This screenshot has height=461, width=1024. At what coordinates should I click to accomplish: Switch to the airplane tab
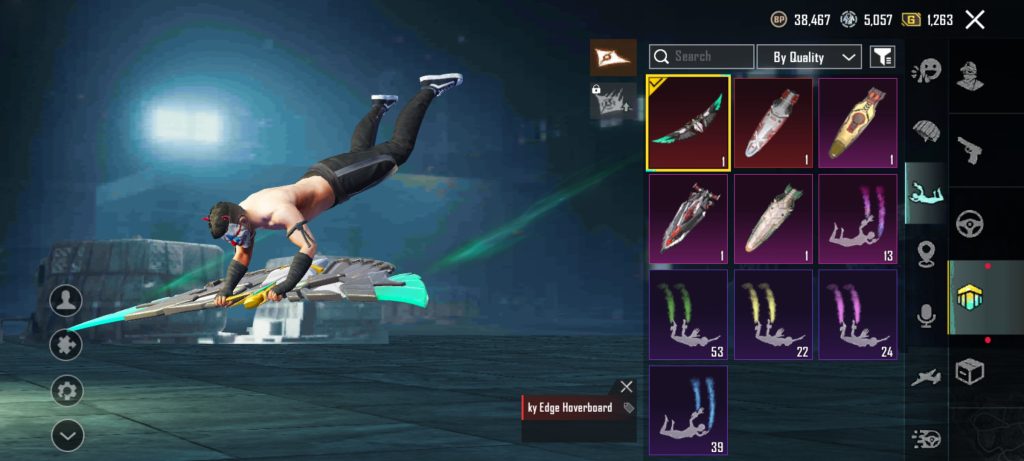click(927, 377)
